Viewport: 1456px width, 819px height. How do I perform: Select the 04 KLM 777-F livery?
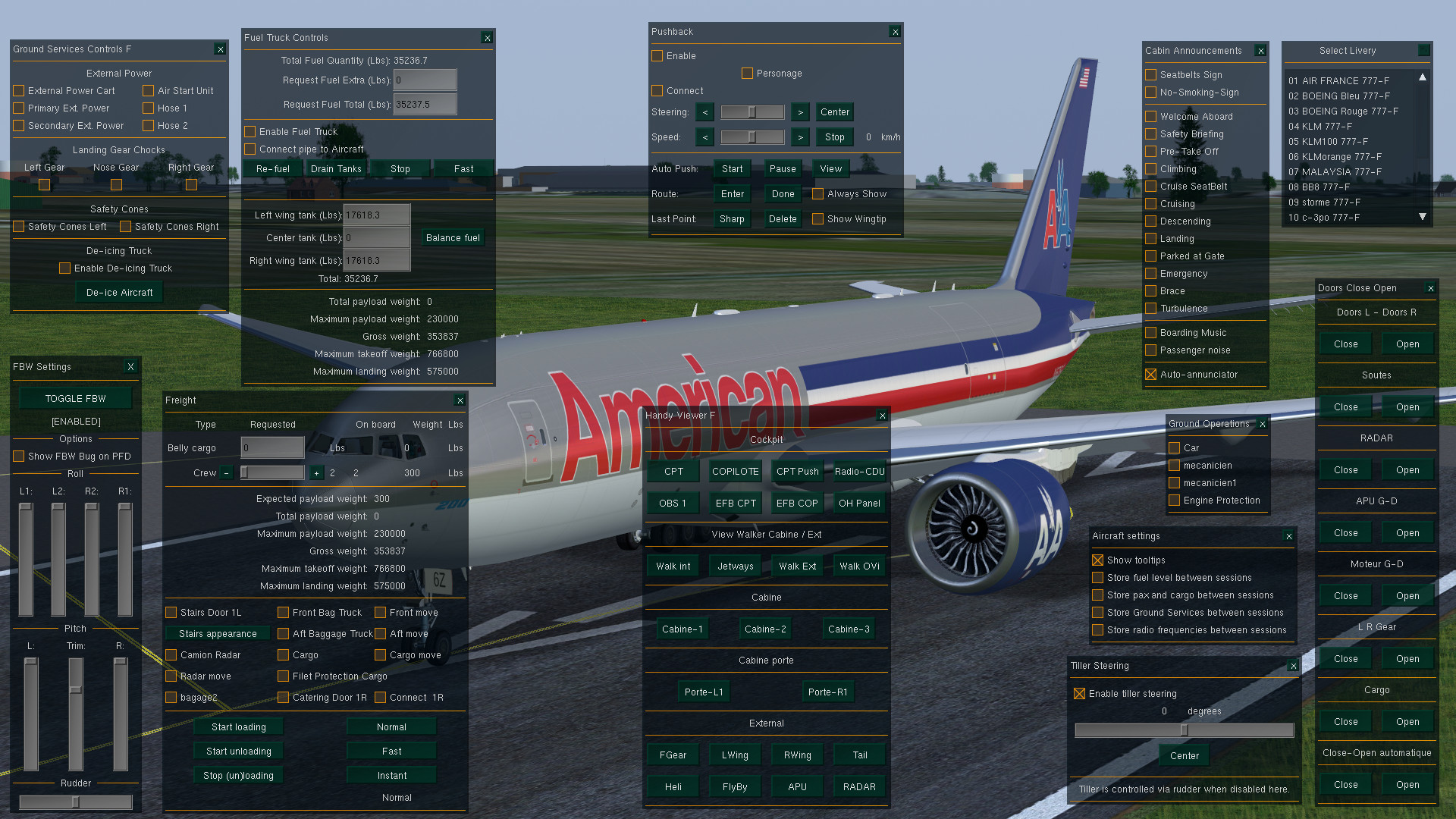[1319, 127]
